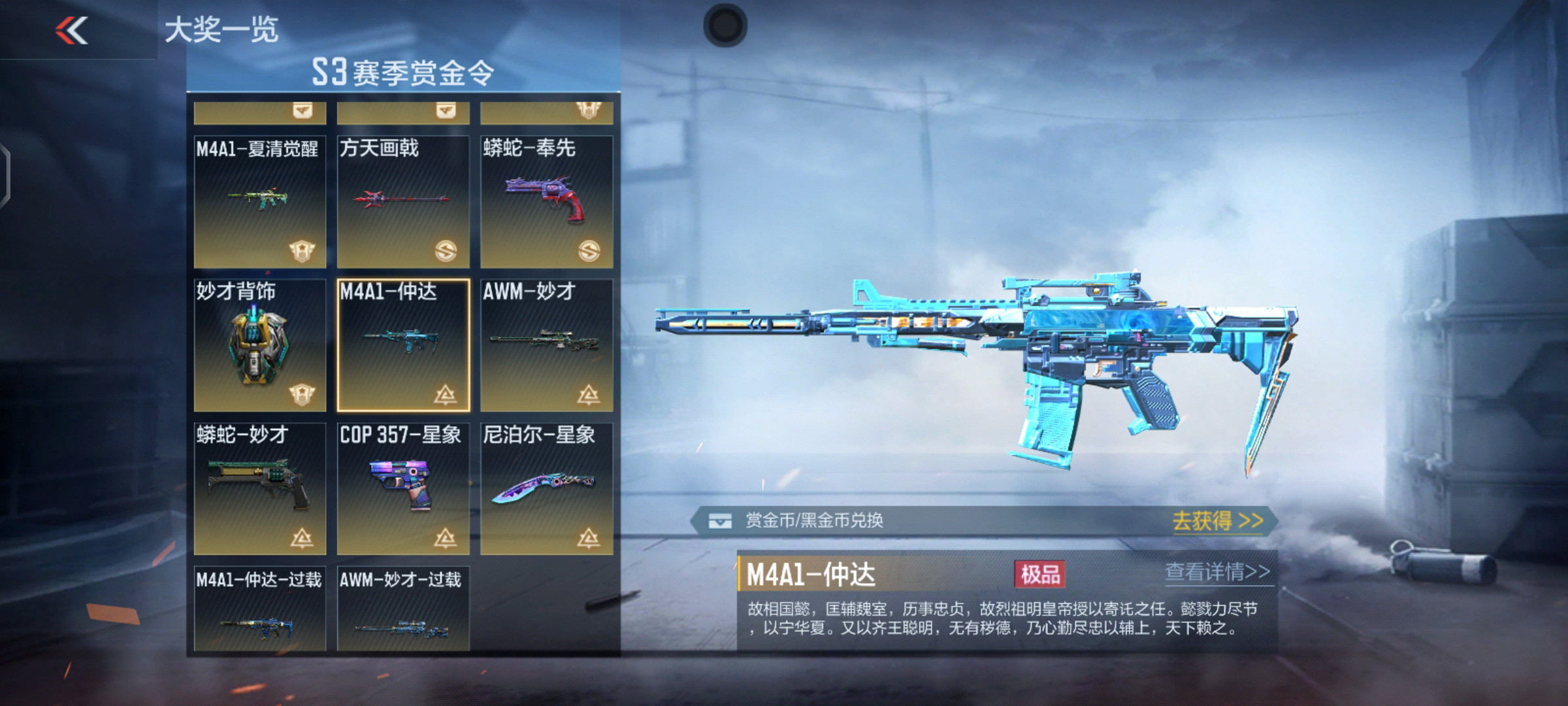Select the M4A1-仲达-过载 tile

tap(259, 609)
